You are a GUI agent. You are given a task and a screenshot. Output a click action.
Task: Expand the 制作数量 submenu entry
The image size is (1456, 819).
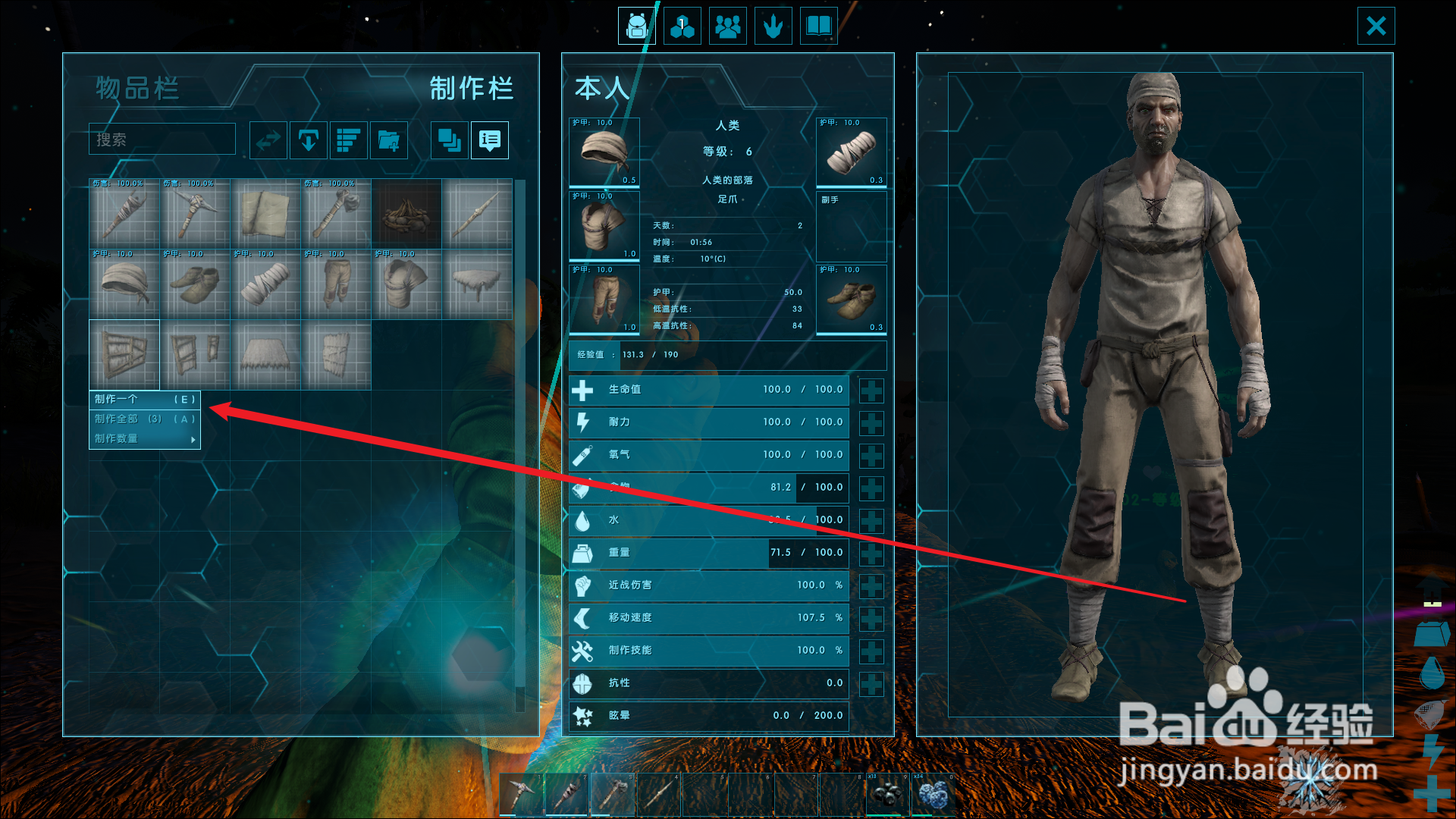click(144, 439)
